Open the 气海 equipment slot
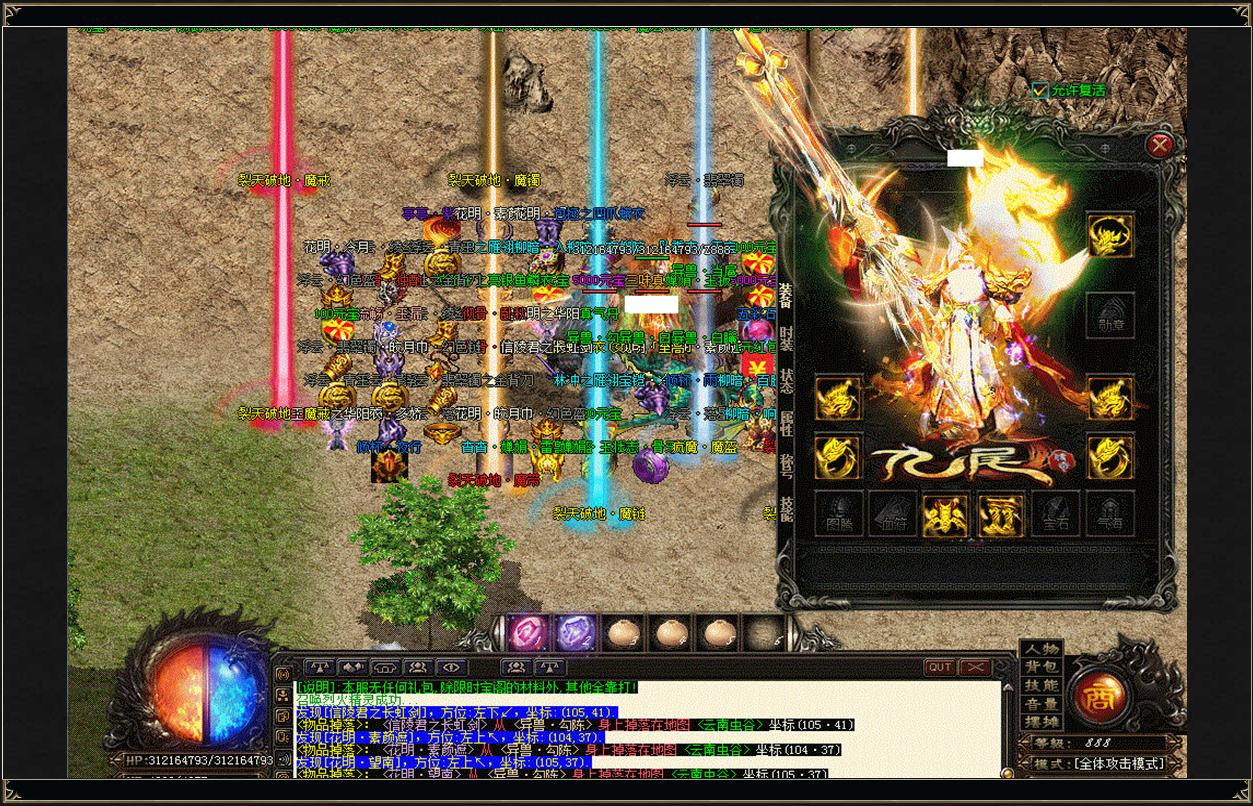The width and height of the screenshot is (1253, 806). 1110,514
